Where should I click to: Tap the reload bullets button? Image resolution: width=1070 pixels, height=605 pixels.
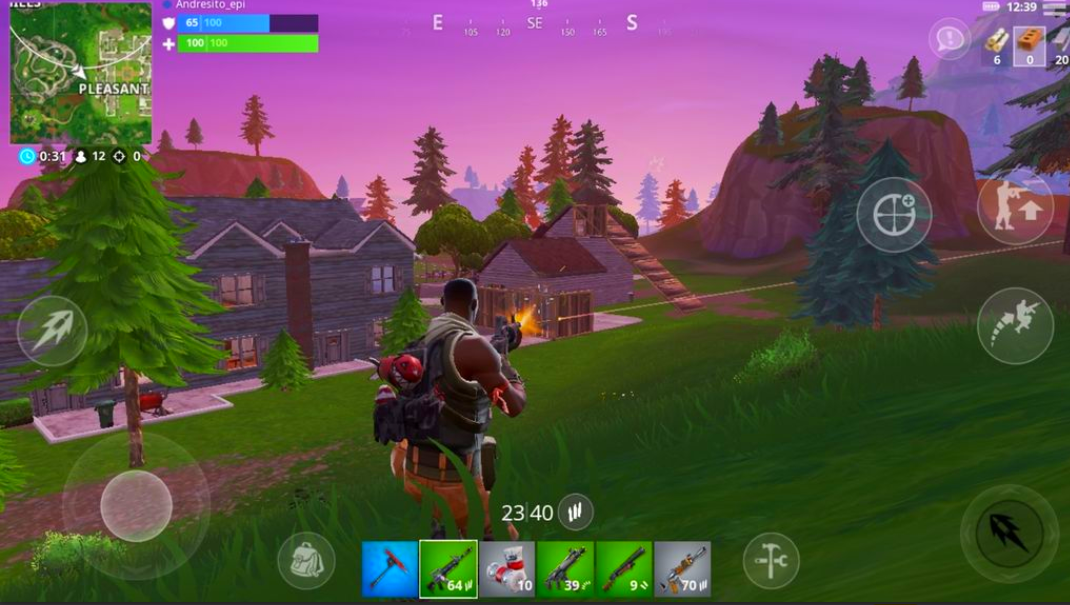point(575,512)
